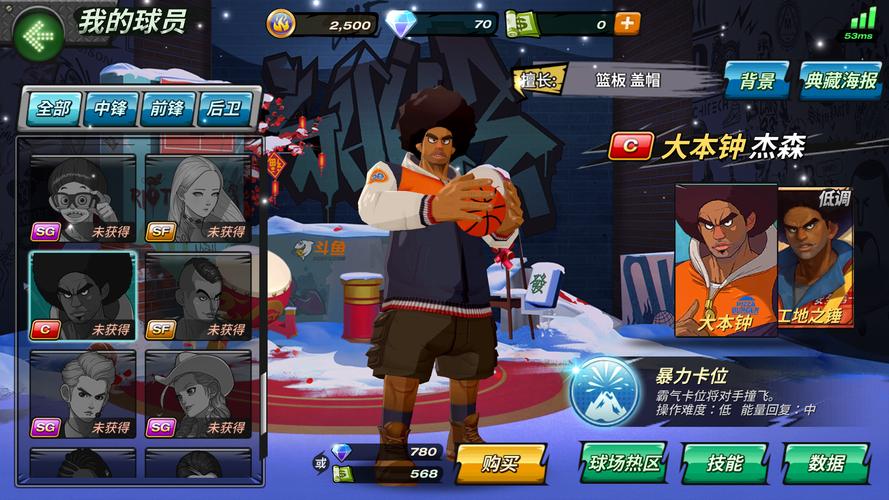Choose the mohawk SF player card

[x=197, y=296]
